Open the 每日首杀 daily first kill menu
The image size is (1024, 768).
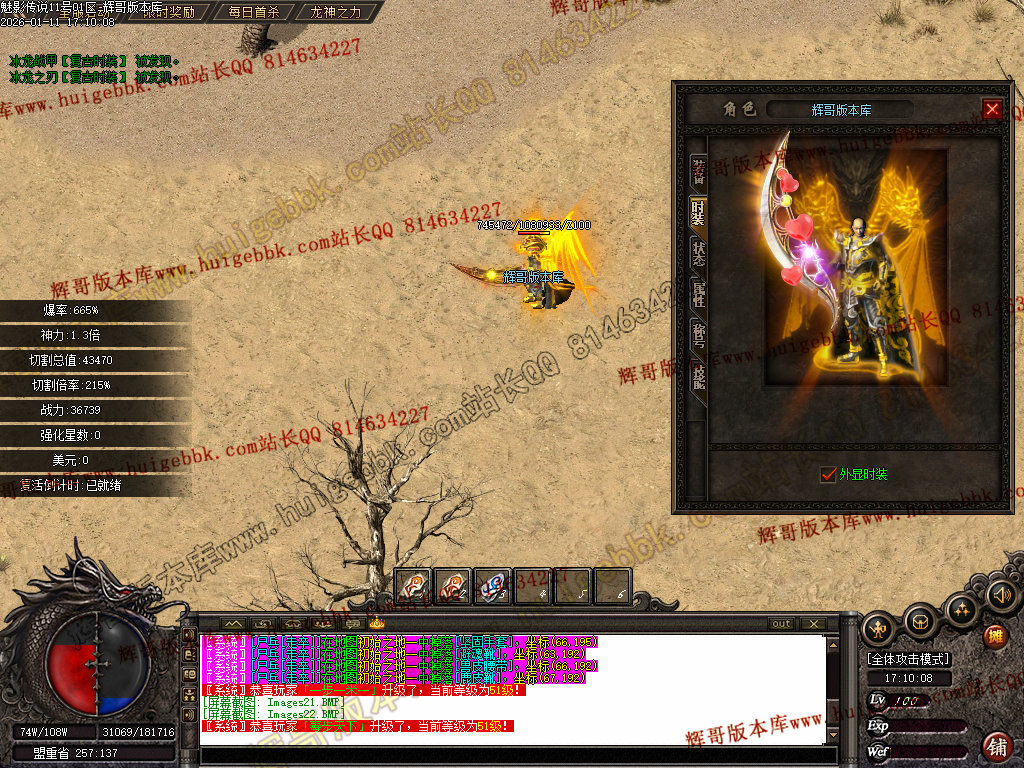click(254, 13)
